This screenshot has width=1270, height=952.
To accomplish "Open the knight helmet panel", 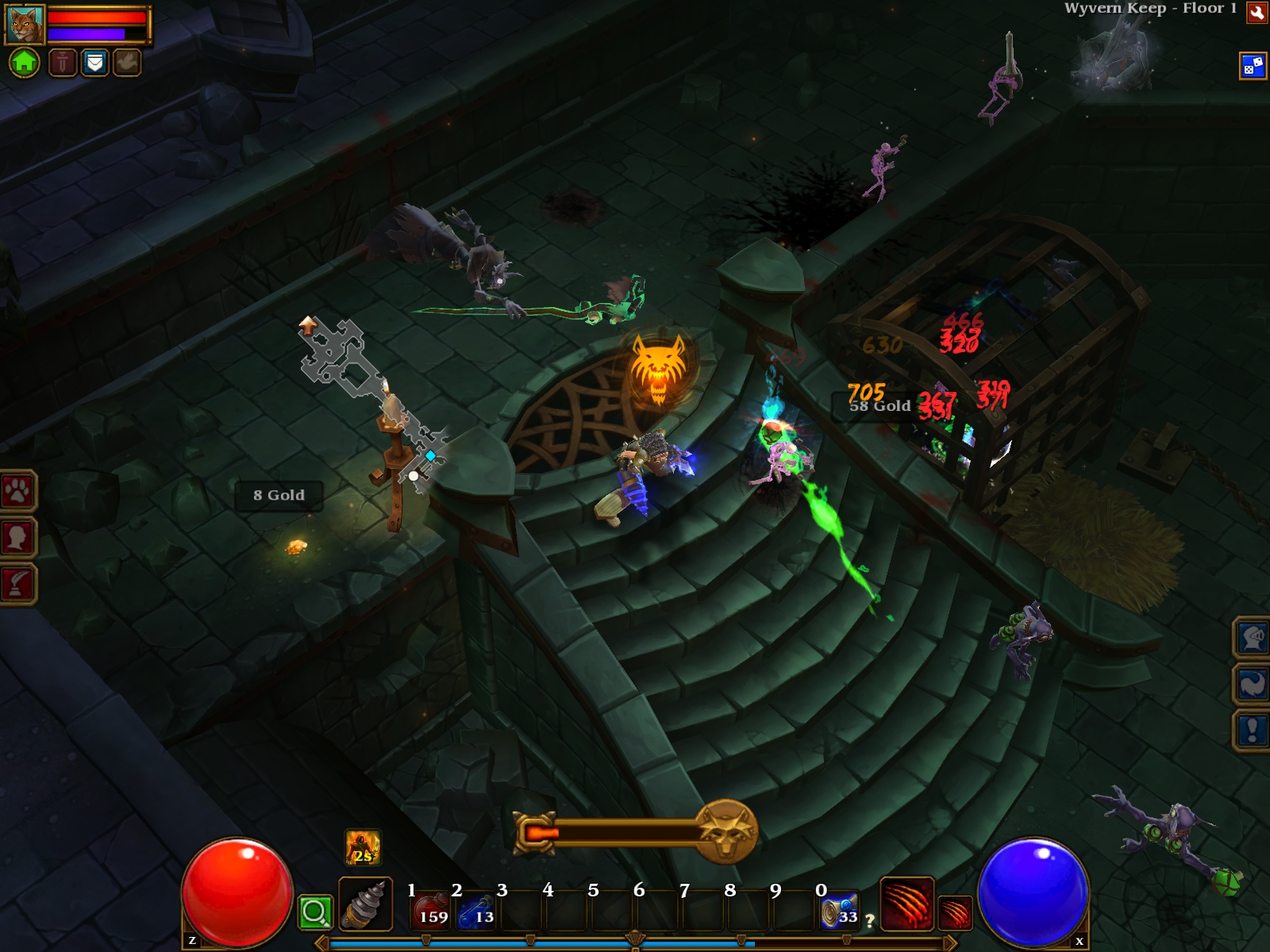I will click(x=1253, y=637).
